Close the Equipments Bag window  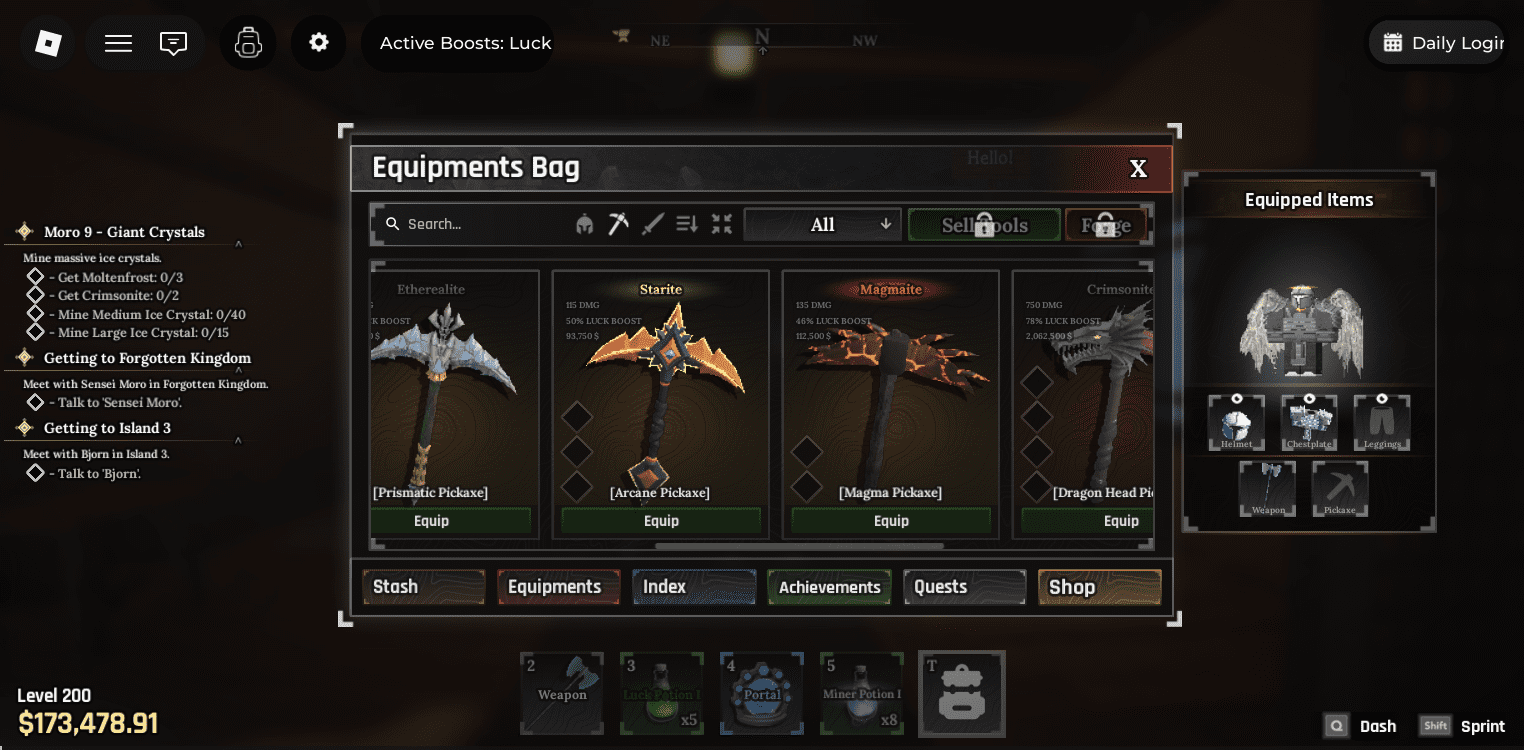(1138, 169)
